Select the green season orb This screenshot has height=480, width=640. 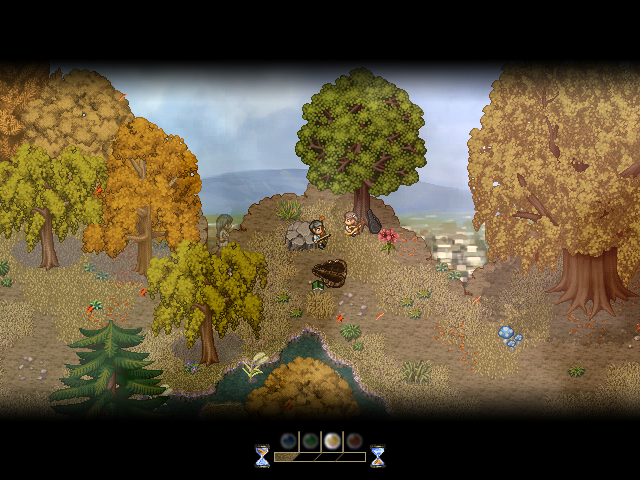310,441
